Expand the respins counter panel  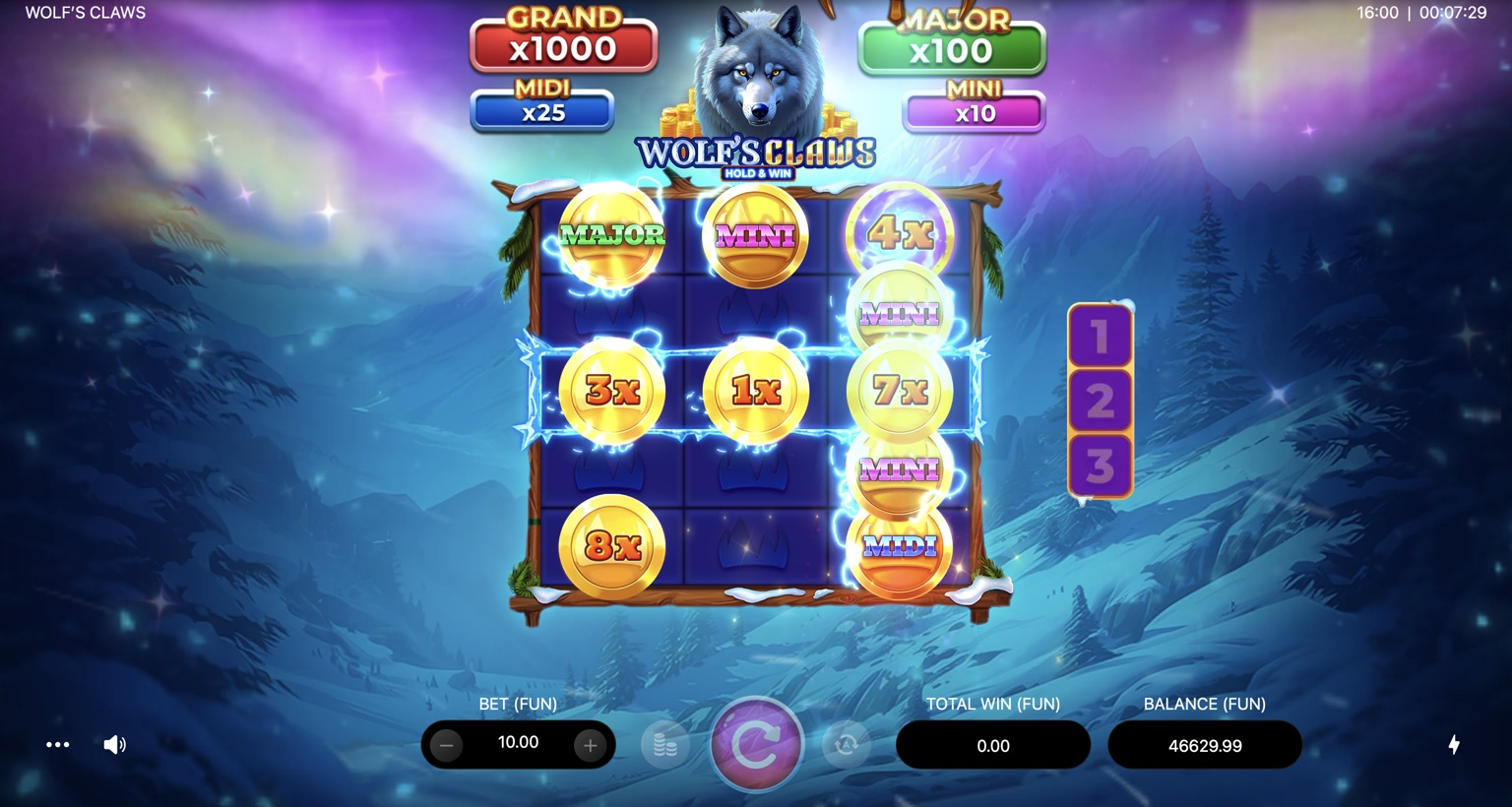coord(1100,401)
